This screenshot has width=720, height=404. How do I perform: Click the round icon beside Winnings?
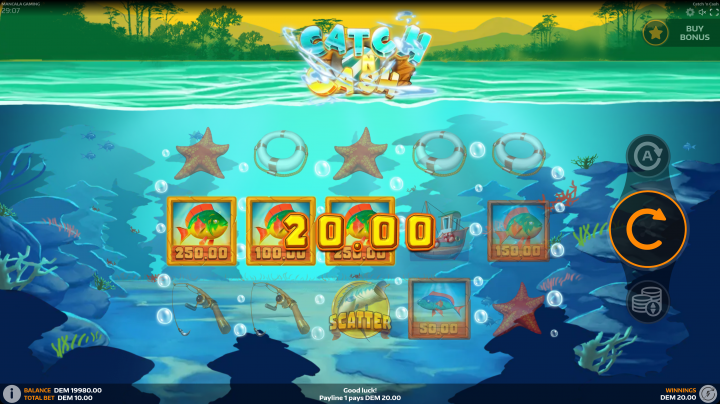pos(708,394)
